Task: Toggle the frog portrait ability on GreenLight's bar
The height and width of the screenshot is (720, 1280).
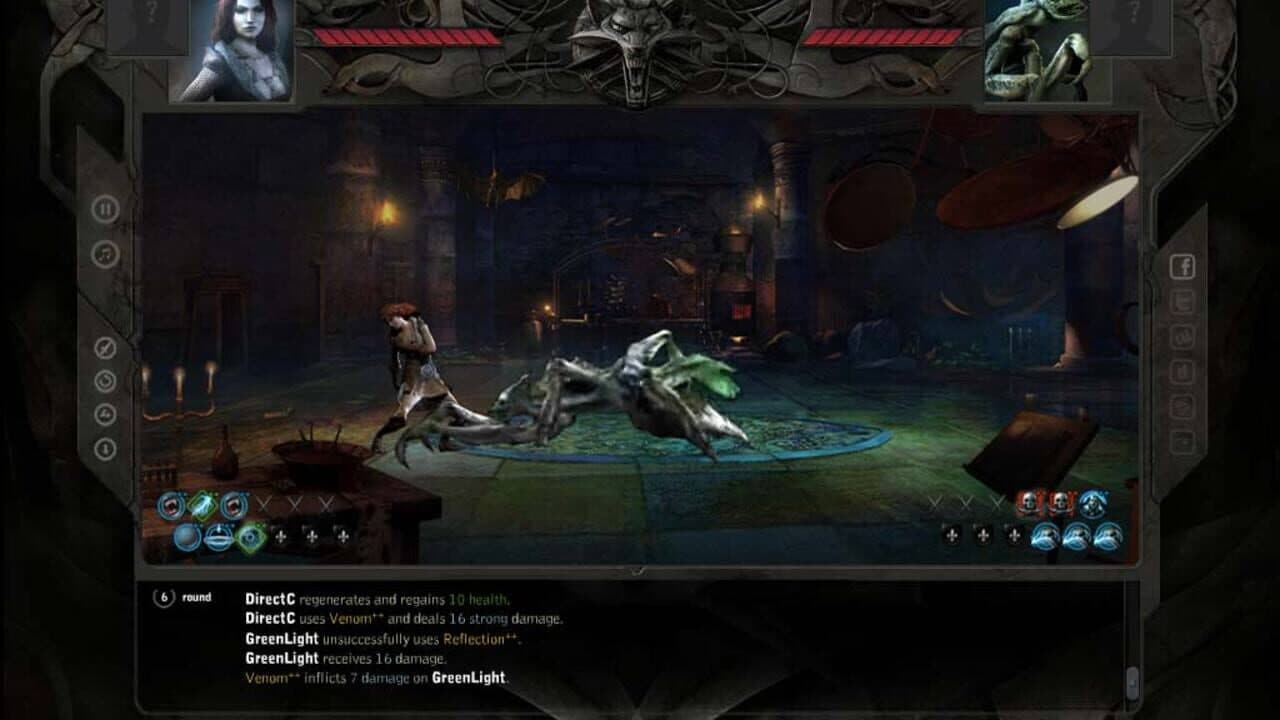Action: pos(1092,505)
